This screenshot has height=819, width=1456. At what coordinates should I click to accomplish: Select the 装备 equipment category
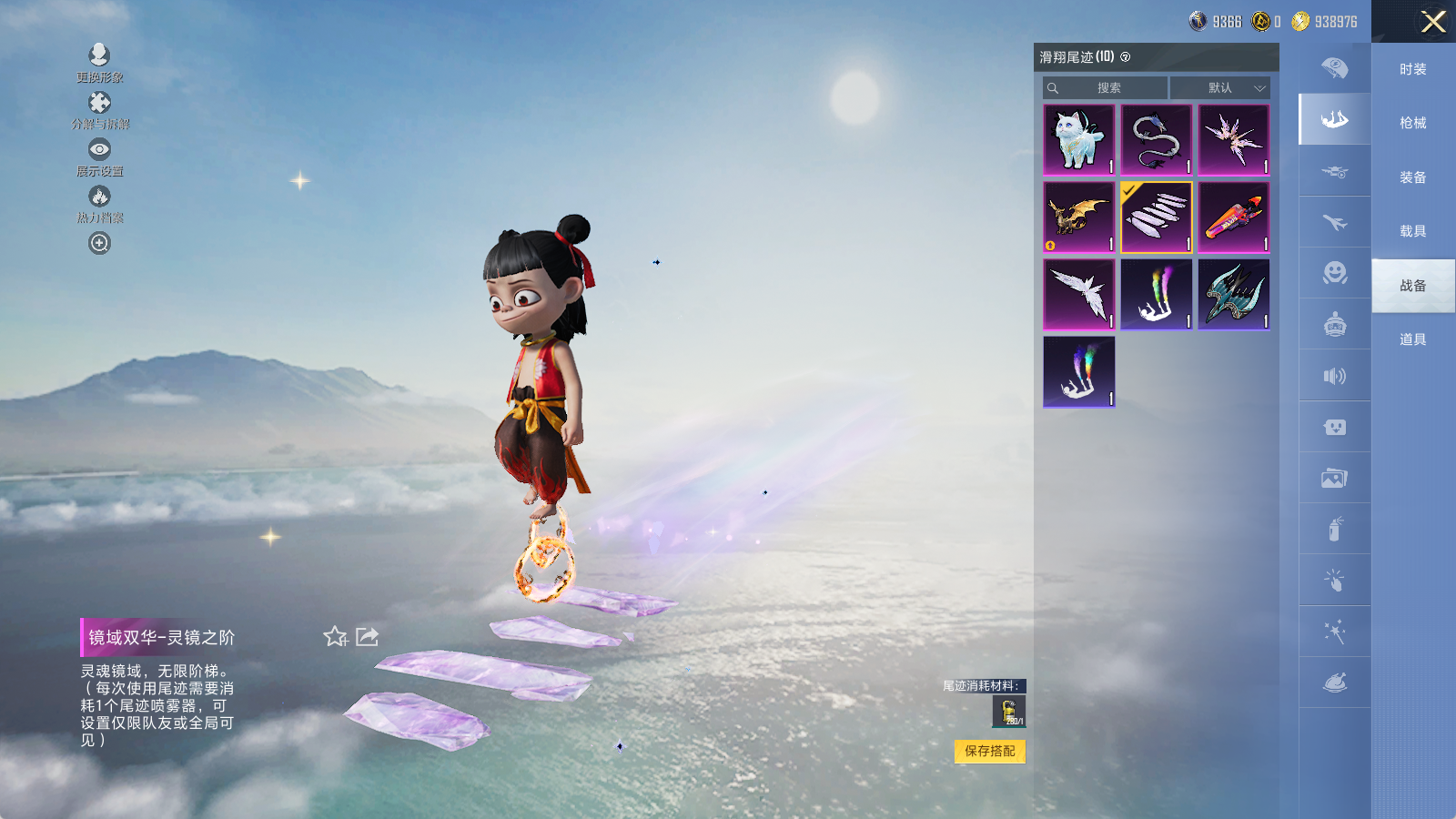pos(1412,177)
